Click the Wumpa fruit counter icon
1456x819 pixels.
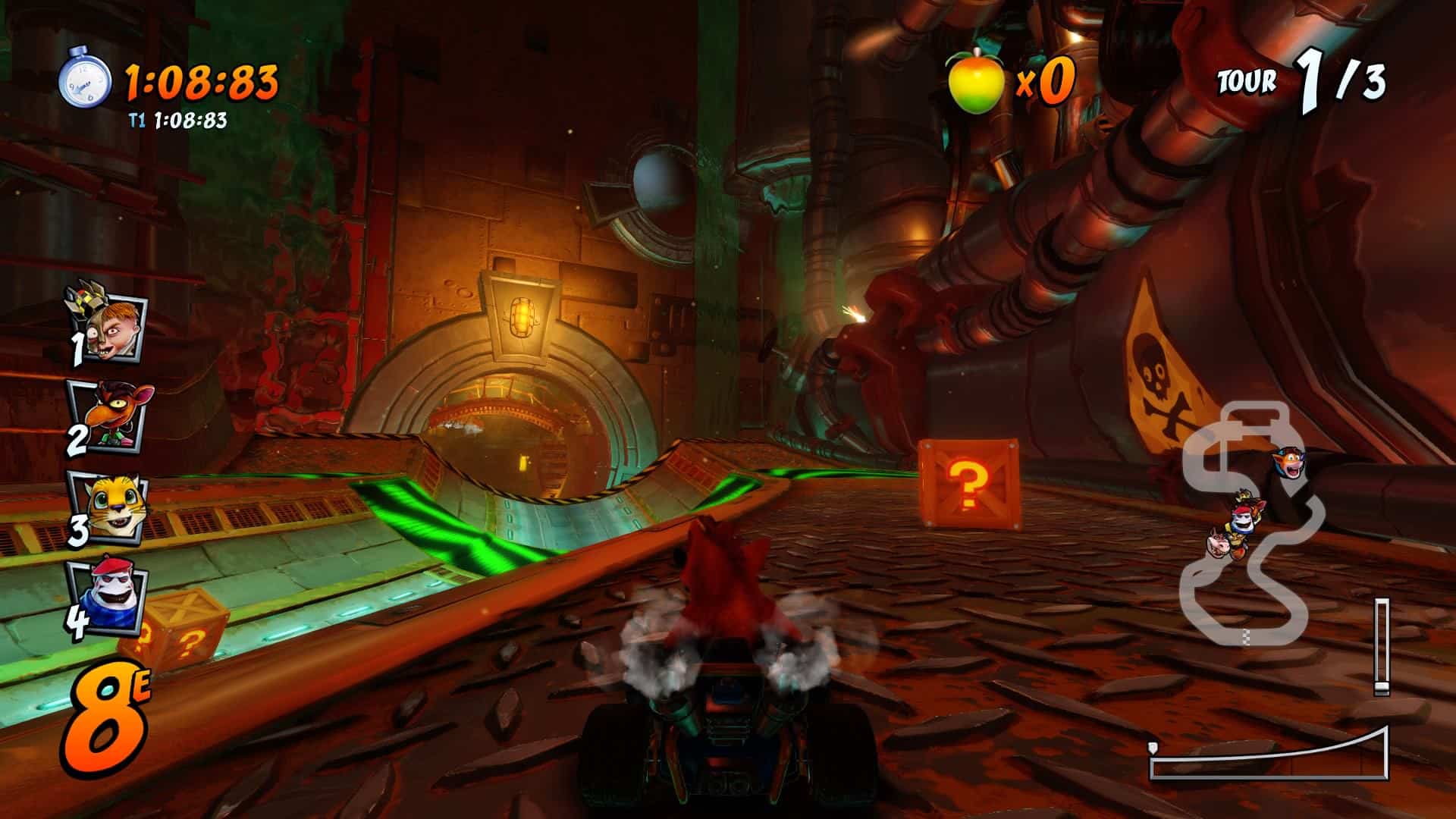click(x=975, y=80)
